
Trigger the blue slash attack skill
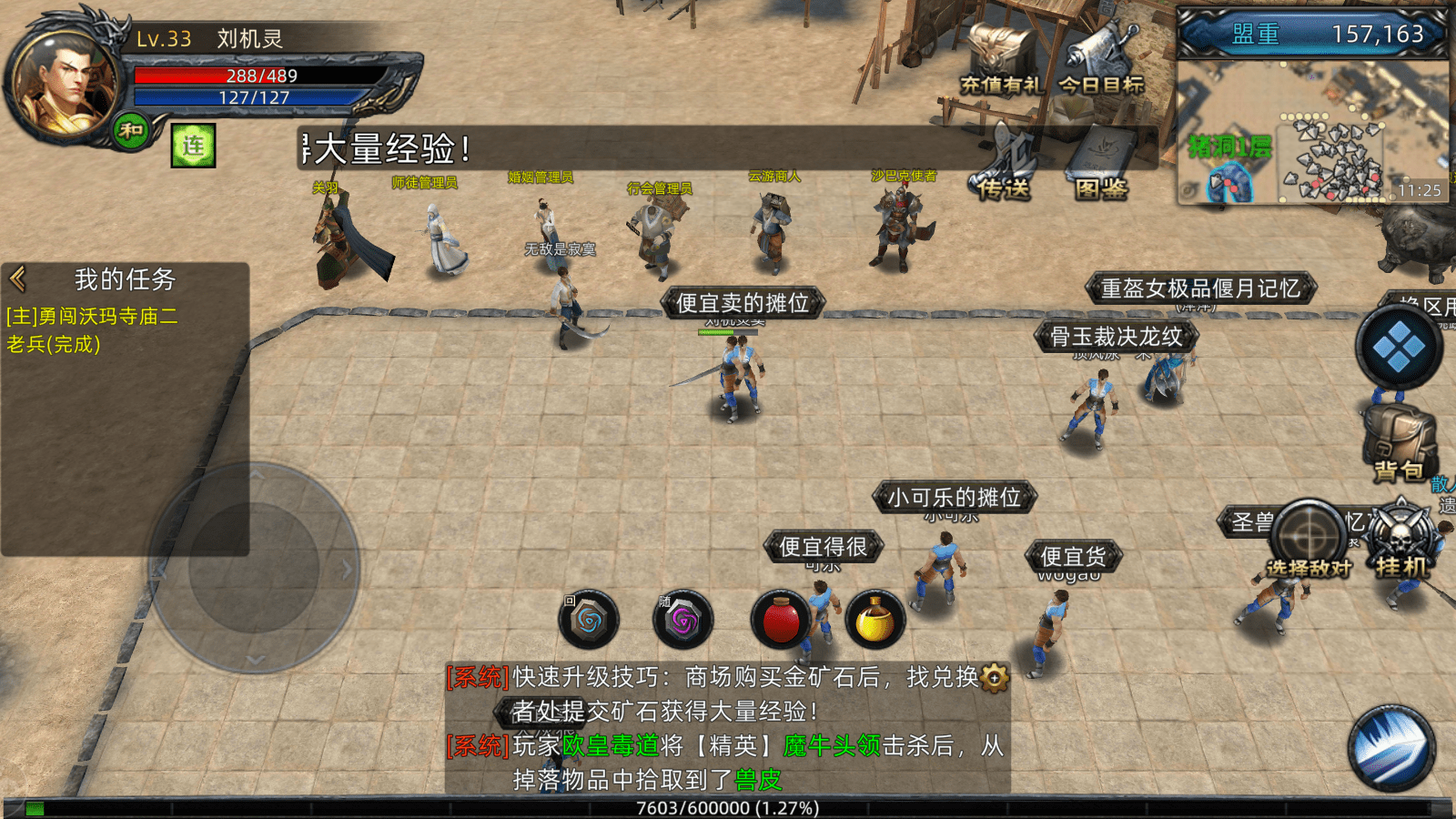pos(1391,749)
